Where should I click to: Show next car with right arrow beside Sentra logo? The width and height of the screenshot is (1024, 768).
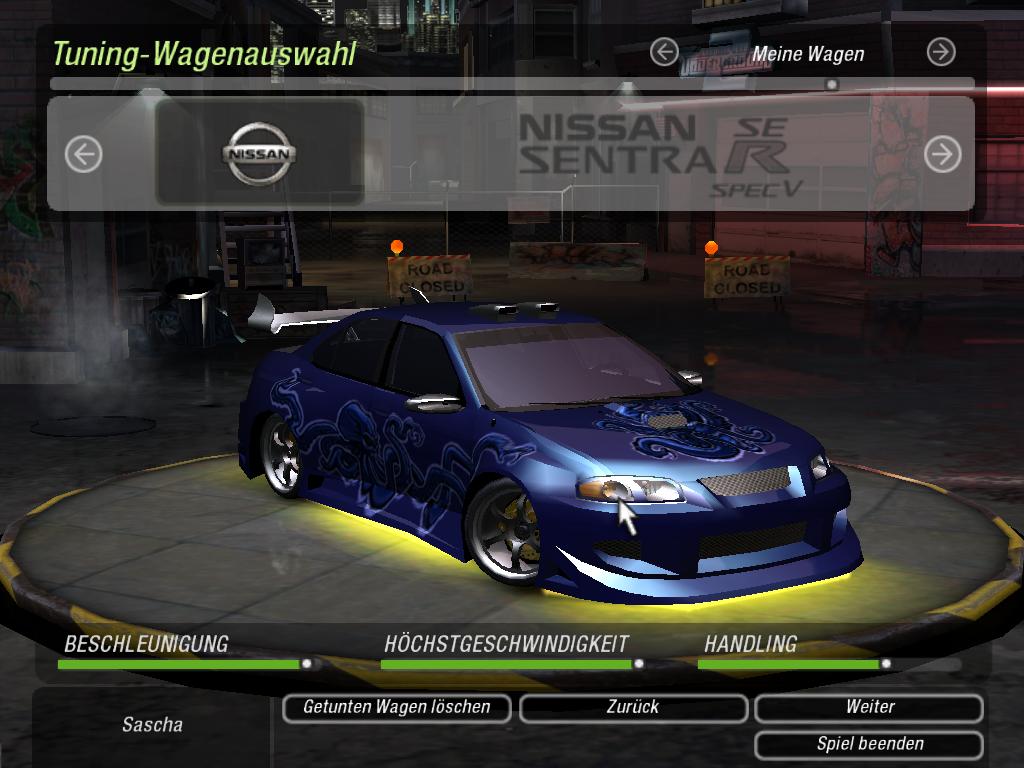[x=942, y=154]
